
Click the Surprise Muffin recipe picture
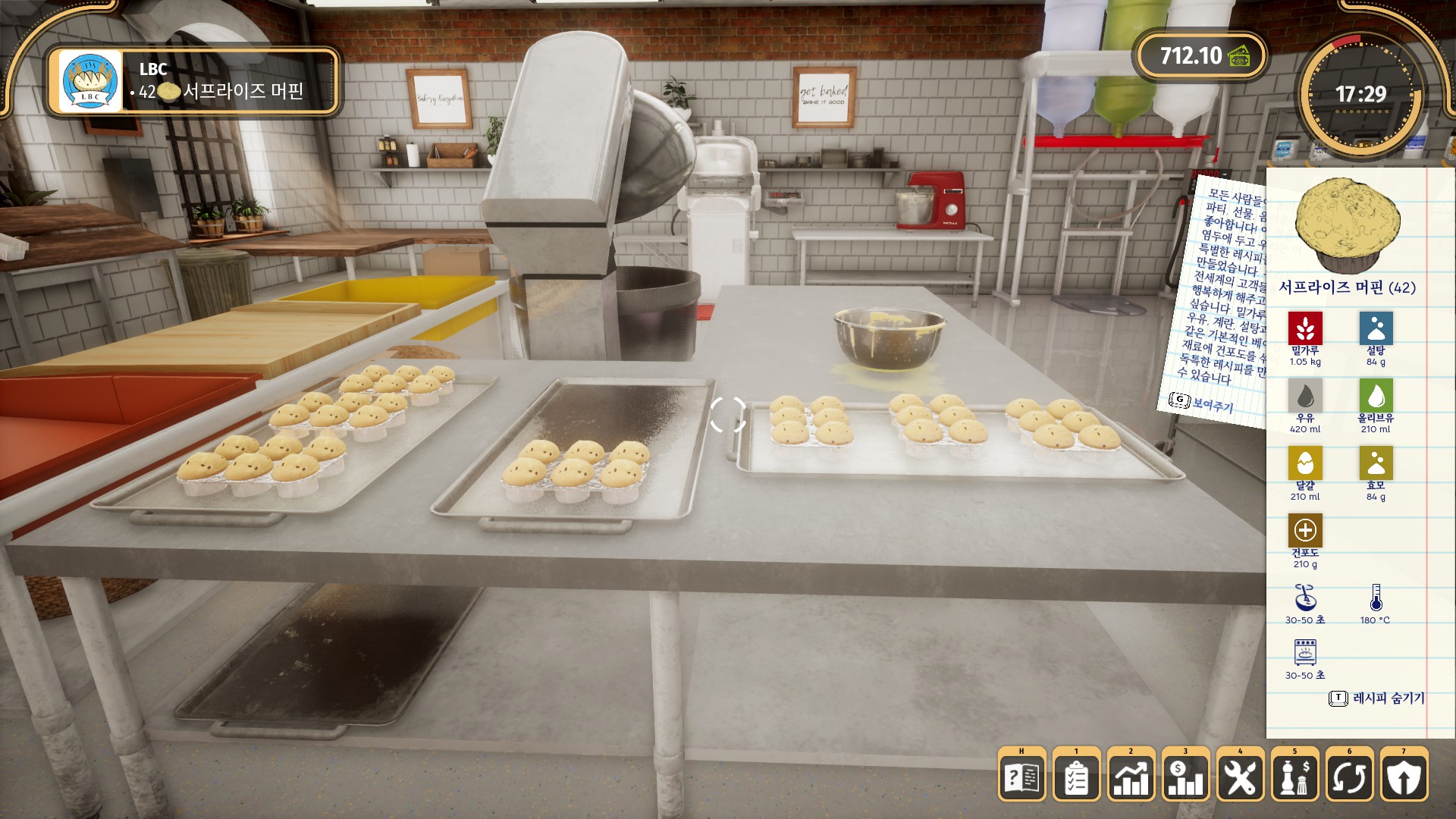click(x=1347, y=226)
